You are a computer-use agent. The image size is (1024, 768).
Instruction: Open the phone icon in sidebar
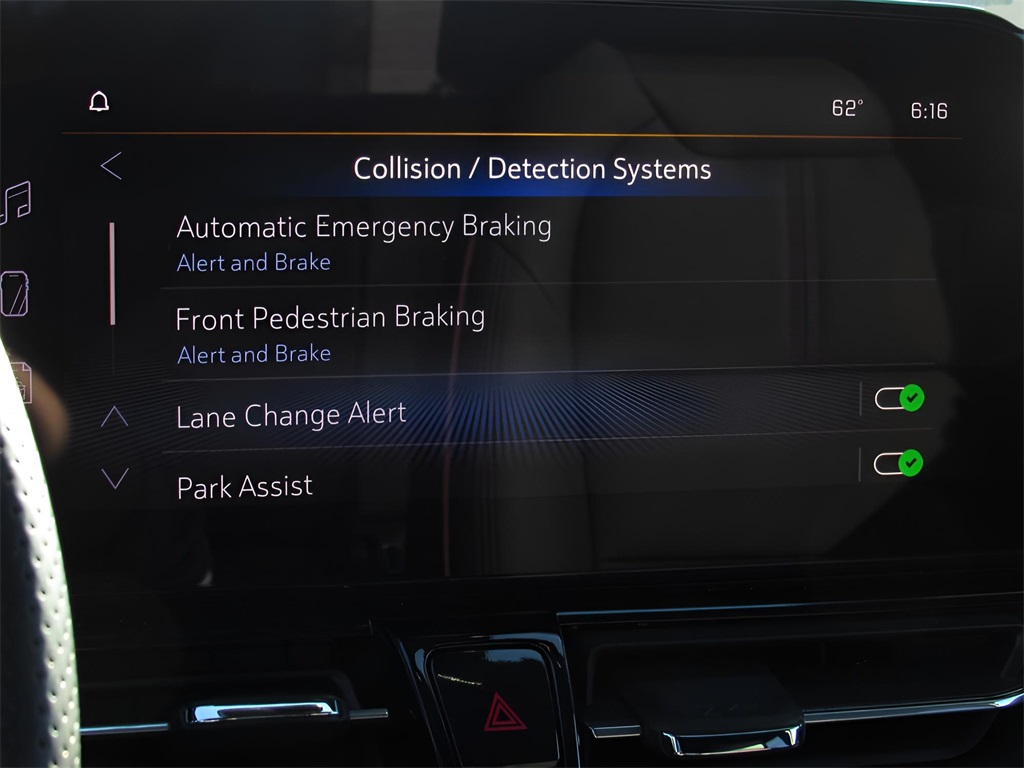(15, 294)
